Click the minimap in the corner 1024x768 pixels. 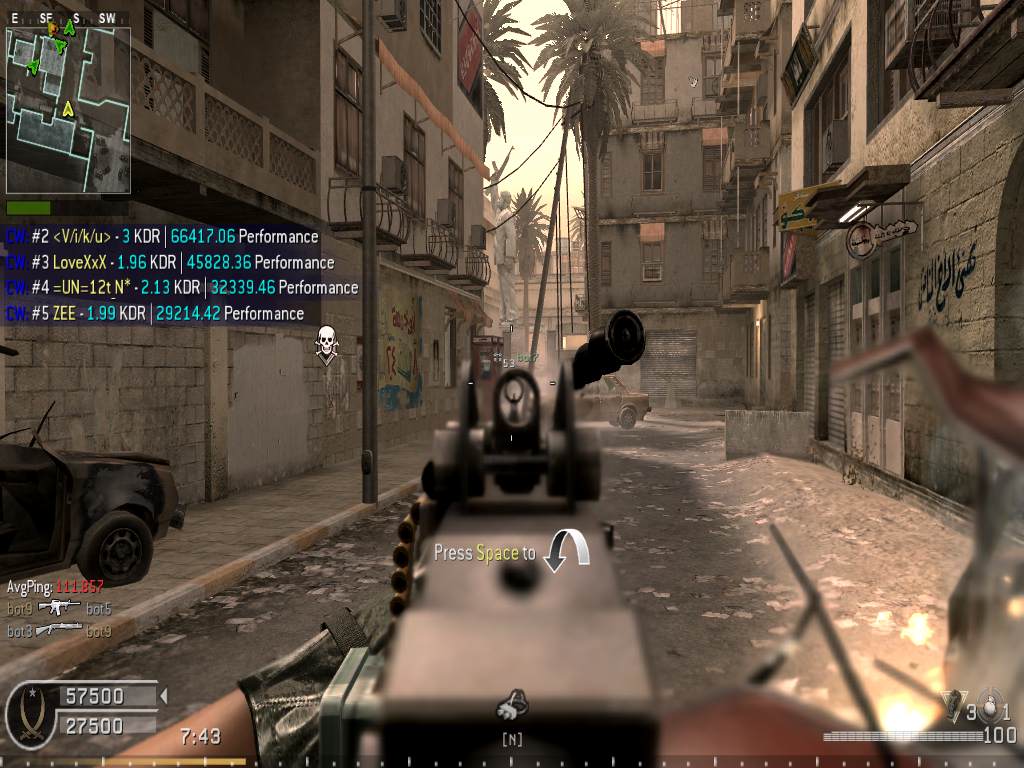tap(66, 108)
